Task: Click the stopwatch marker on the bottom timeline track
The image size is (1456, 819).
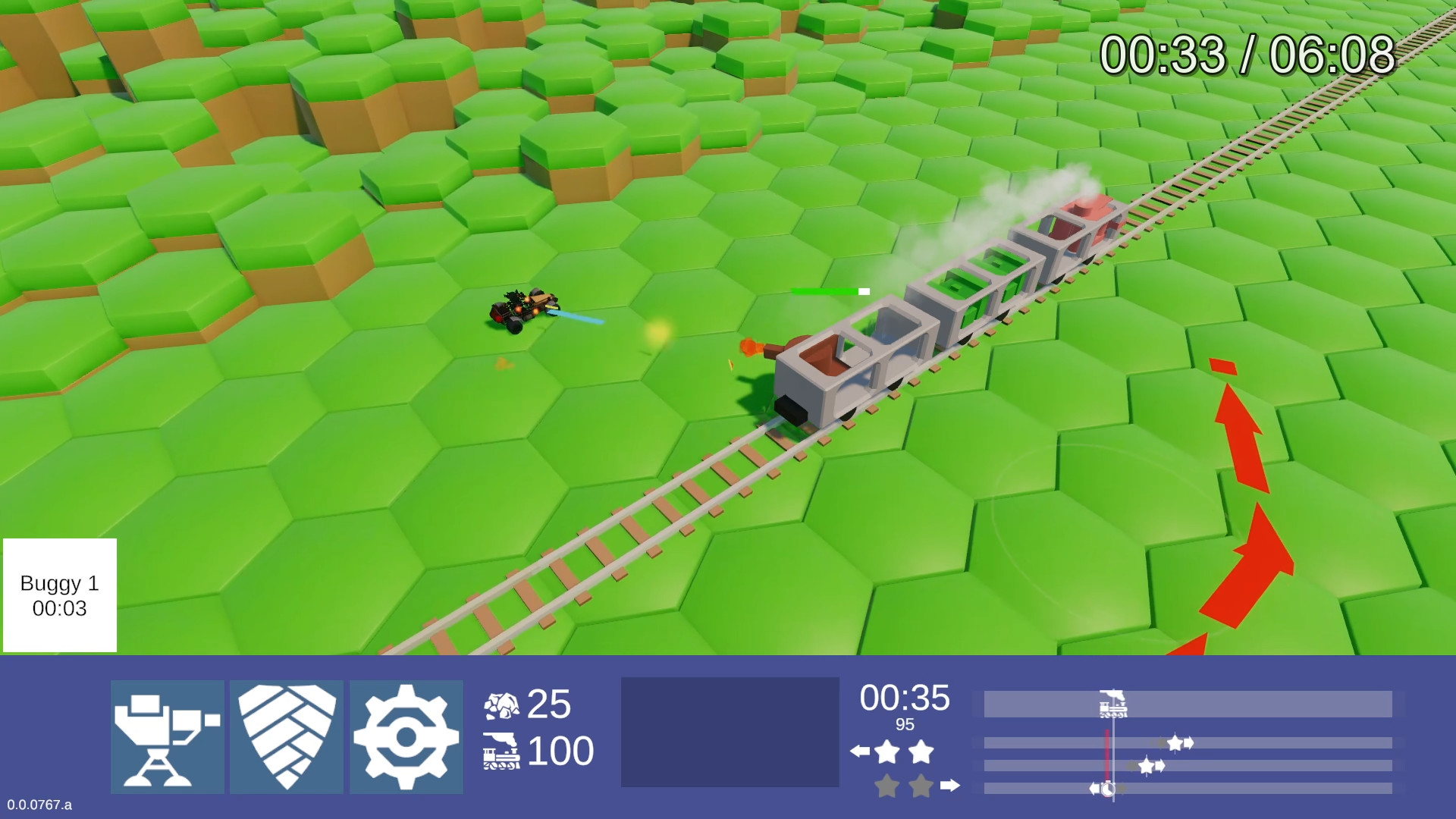Action: [1107, 787]
